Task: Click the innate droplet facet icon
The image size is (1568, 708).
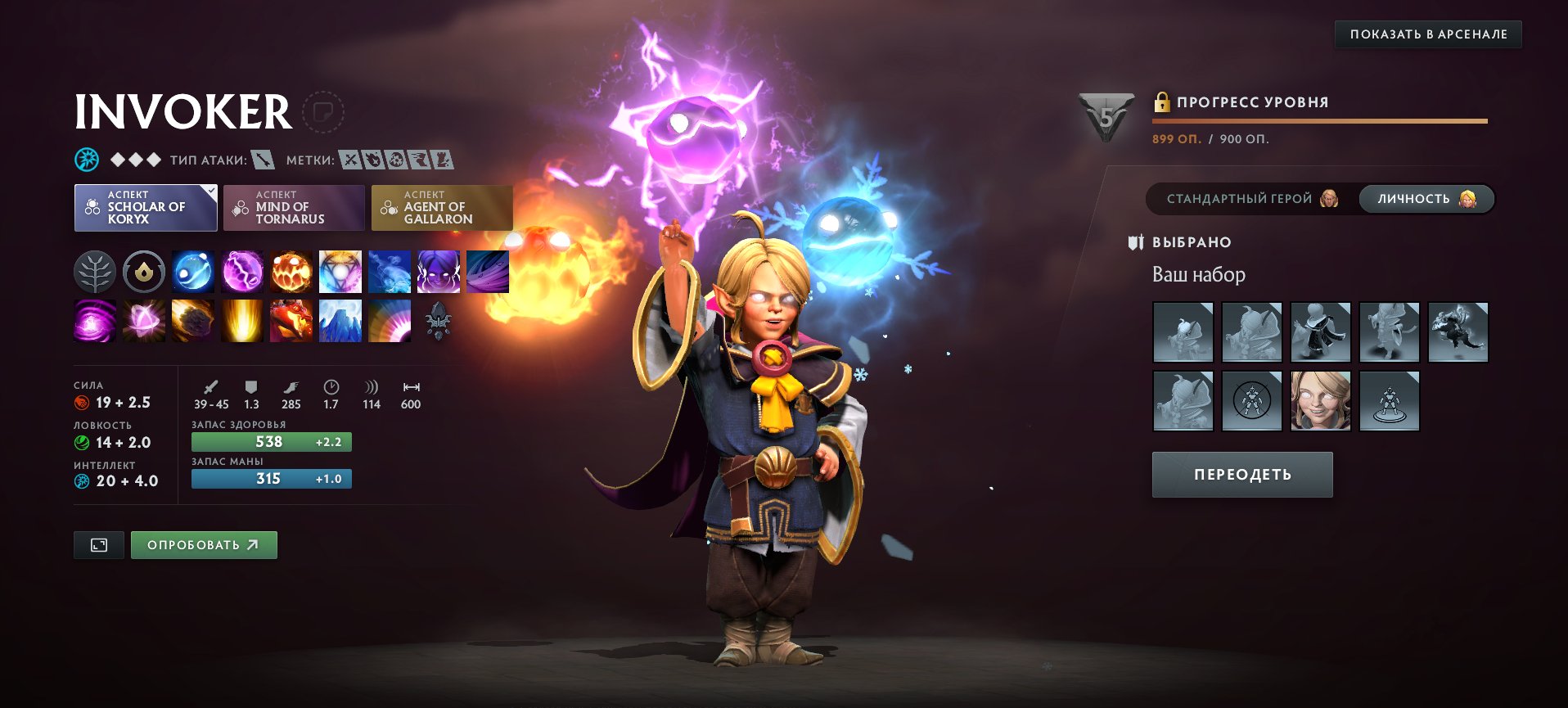Action: point(143,273)
